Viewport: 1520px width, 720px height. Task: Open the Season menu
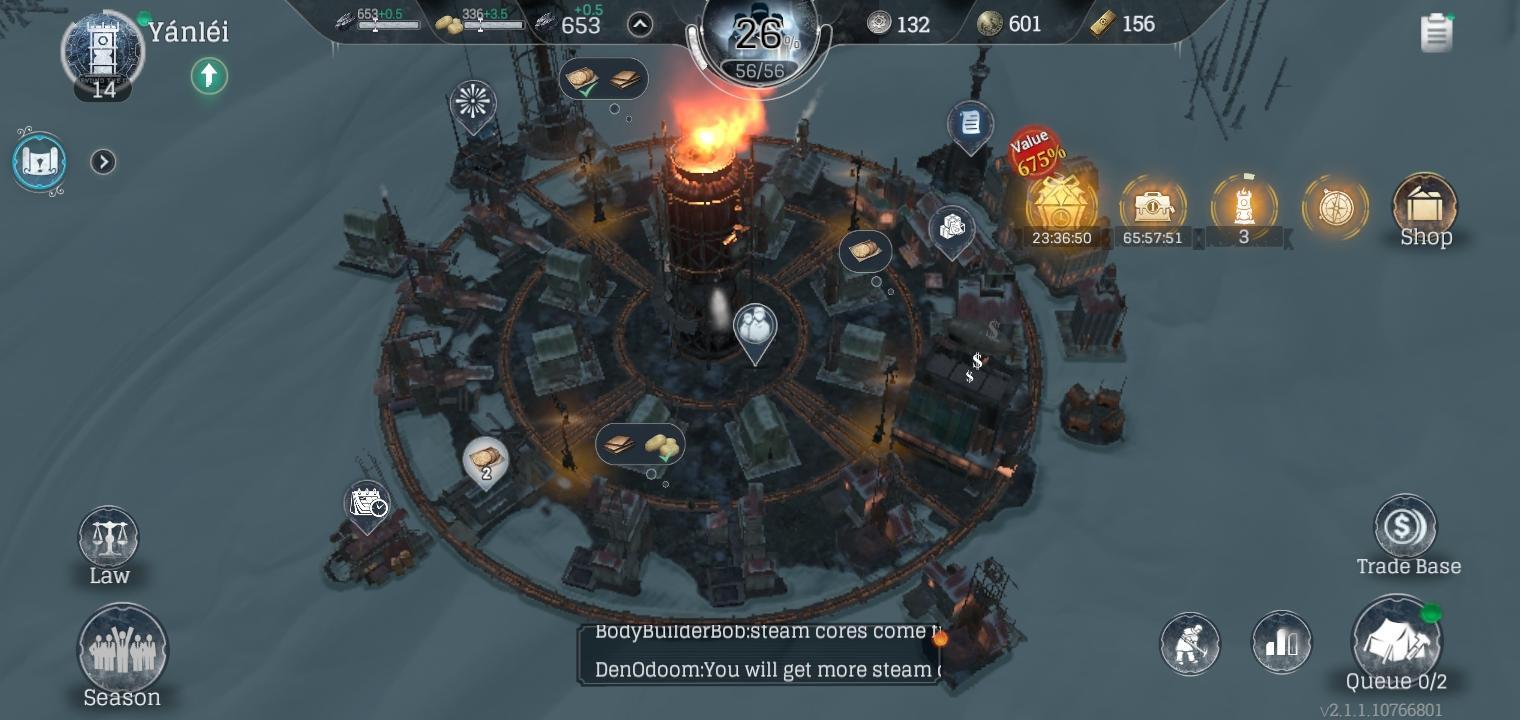[122, 653]
